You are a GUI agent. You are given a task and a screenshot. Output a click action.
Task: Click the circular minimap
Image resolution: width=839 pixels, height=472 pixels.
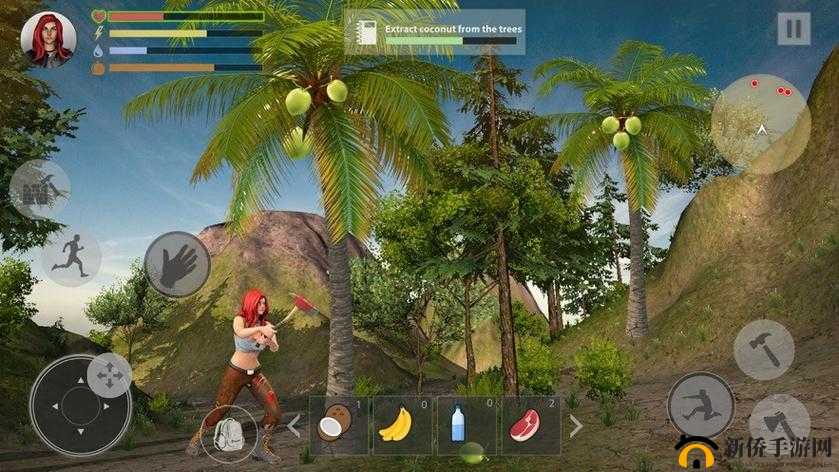click(760, 124)
